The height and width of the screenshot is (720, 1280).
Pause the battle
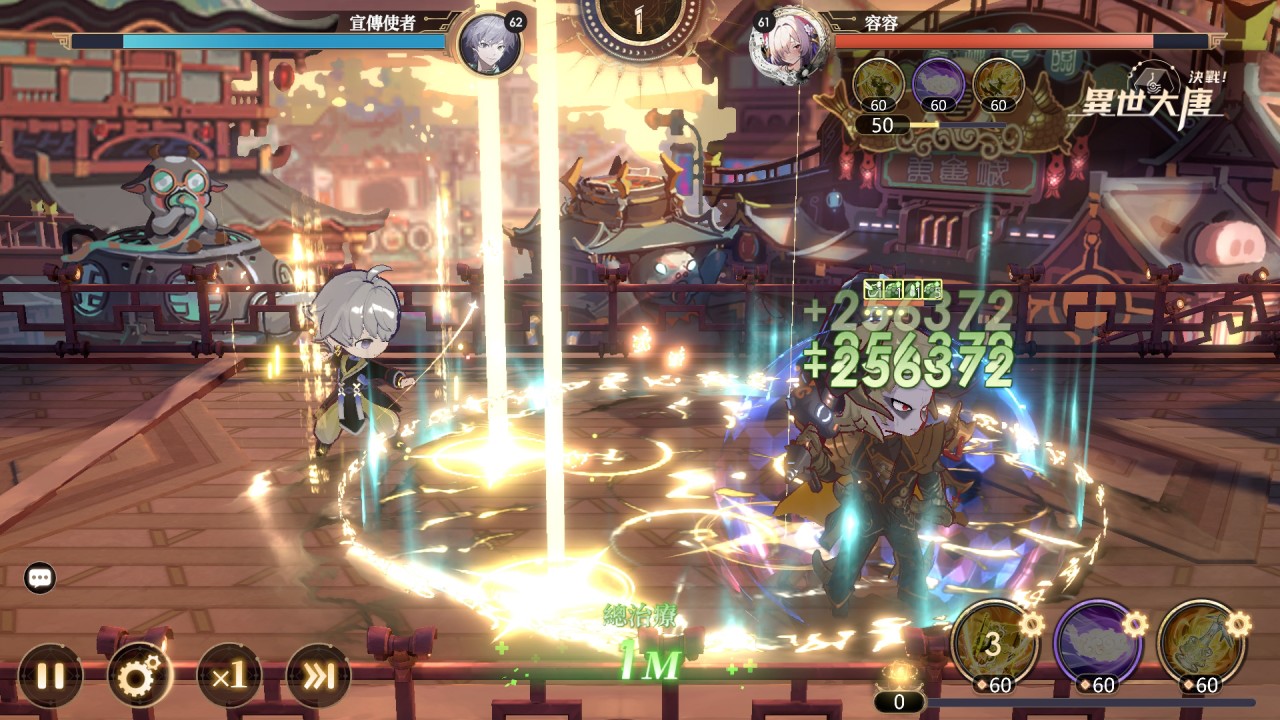point(50,676)
